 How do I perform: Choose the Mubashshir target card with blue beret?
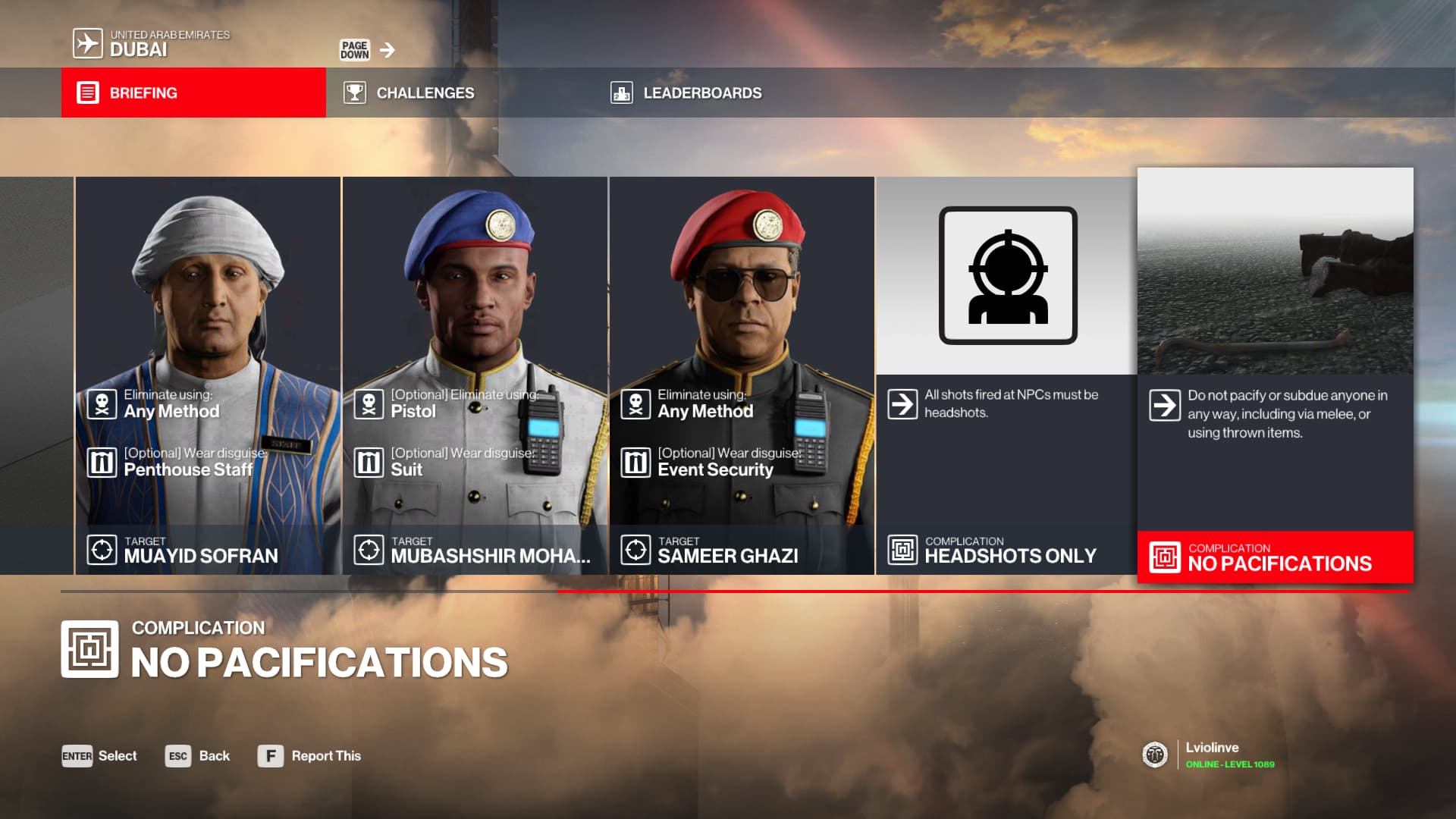coord(475,375)
